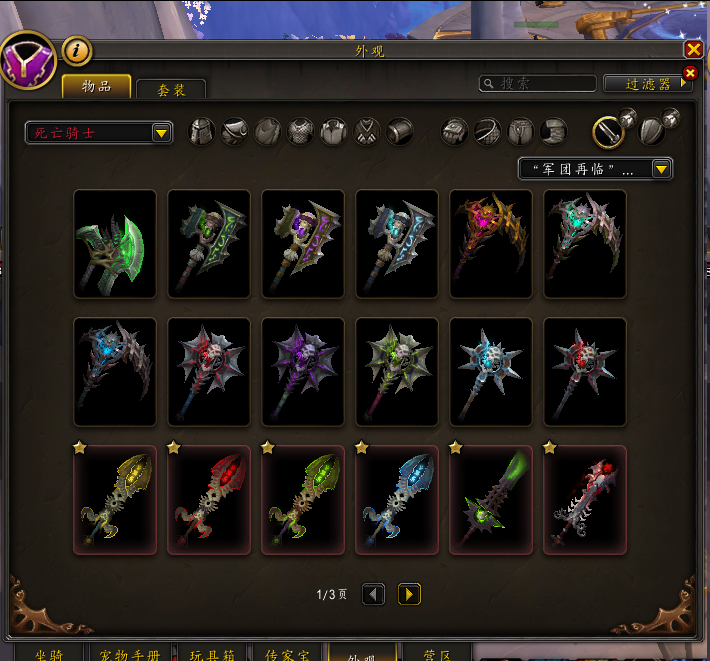
Task: Open the 过滤器 filter menu
Action: click(x=648, y=84)
